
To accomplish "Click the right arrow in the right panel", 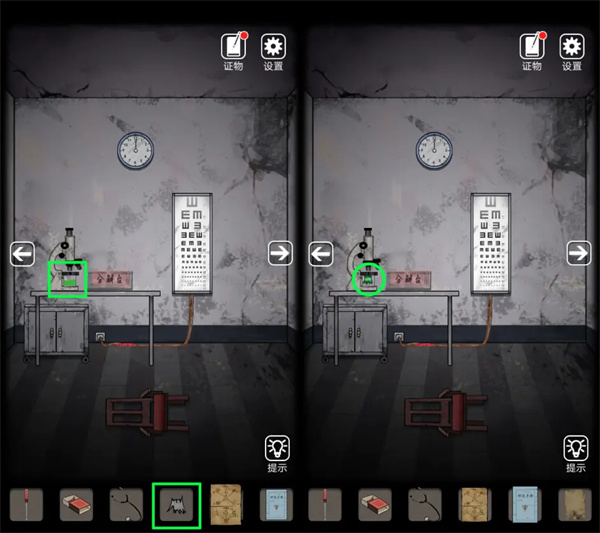I will [x=578, y=254].
